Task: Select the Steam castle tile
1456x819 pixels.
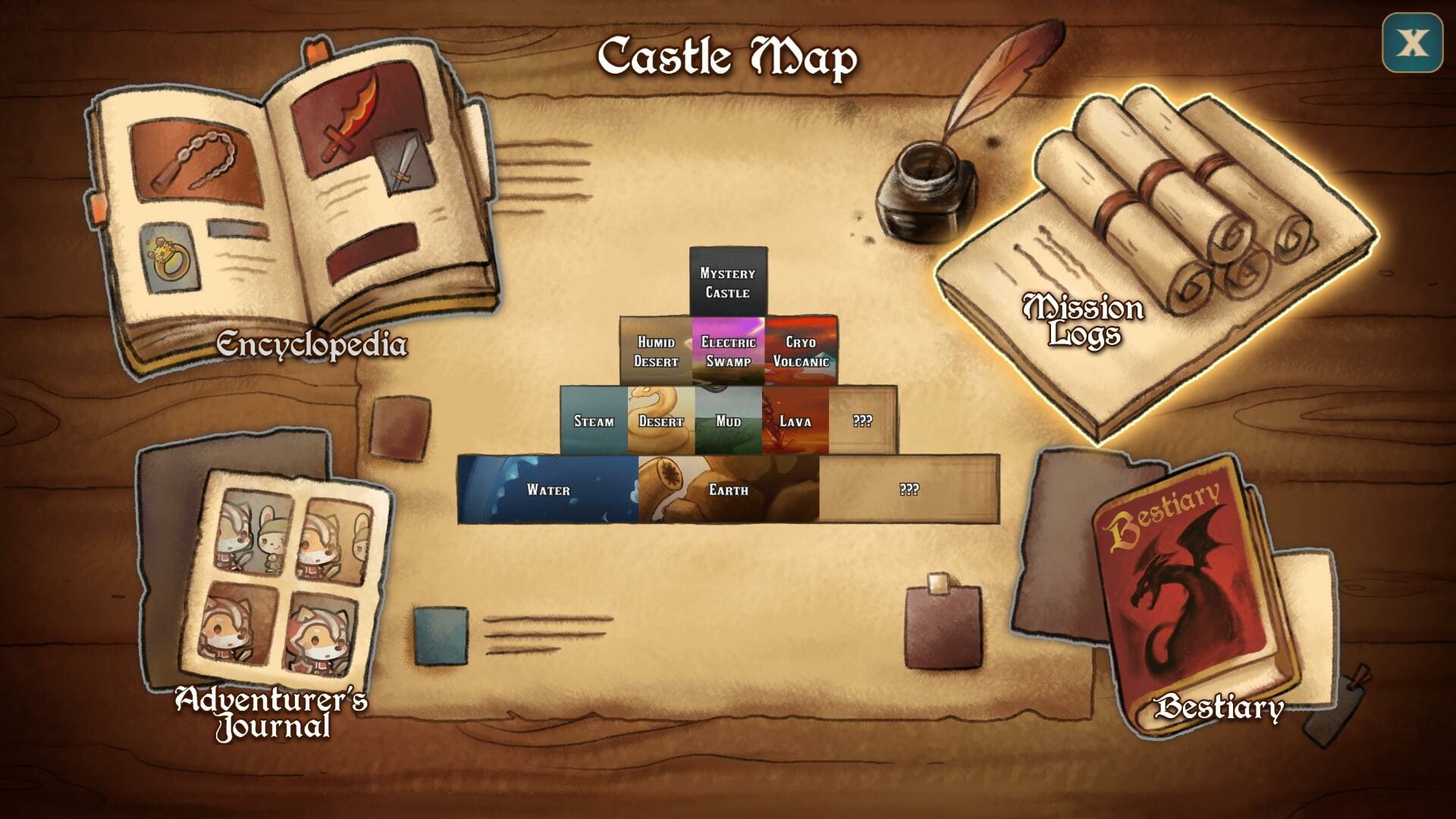Action: [594, 421]
